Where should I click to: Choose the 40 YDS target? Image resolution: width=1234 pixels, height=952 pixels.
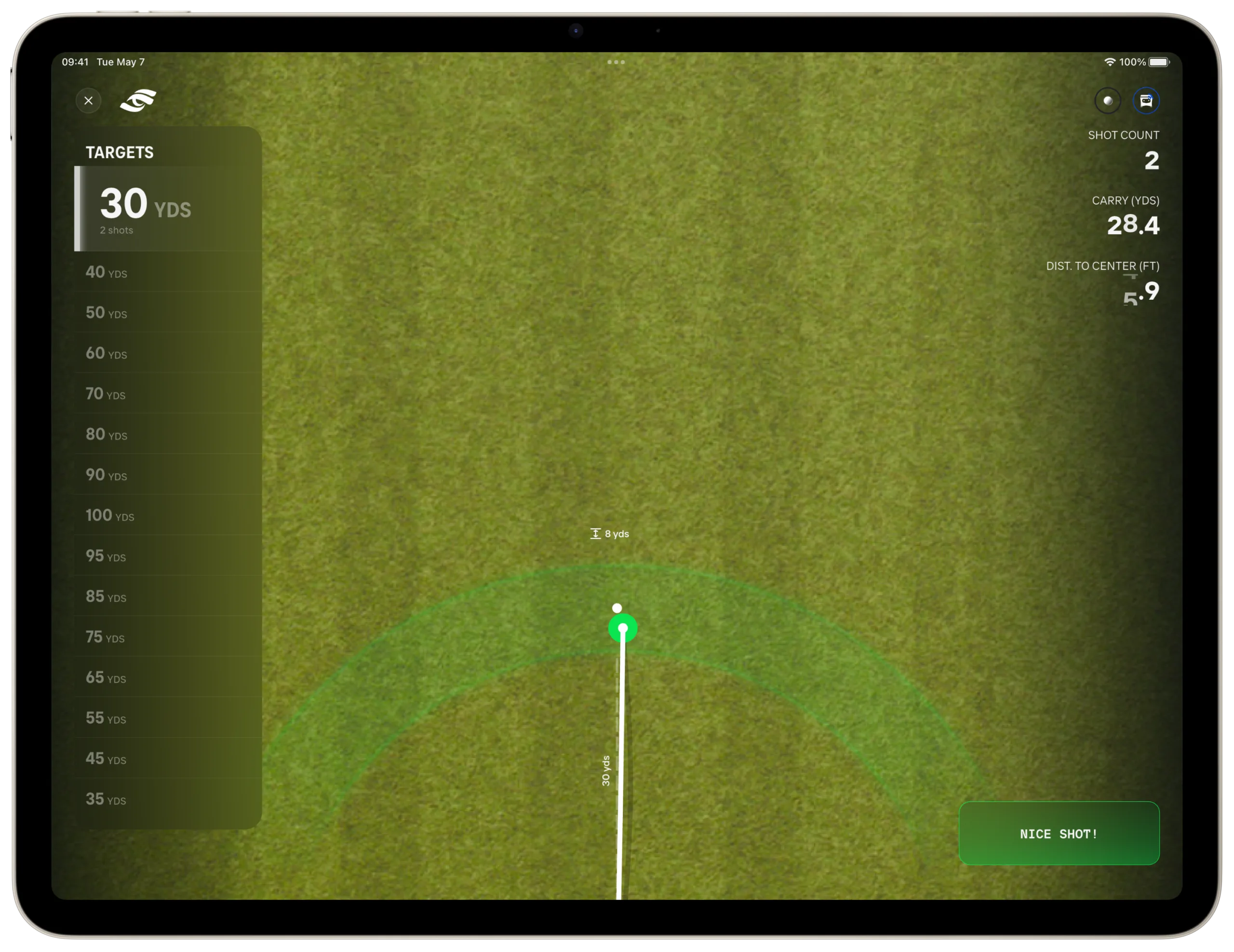tap(168, 272)
